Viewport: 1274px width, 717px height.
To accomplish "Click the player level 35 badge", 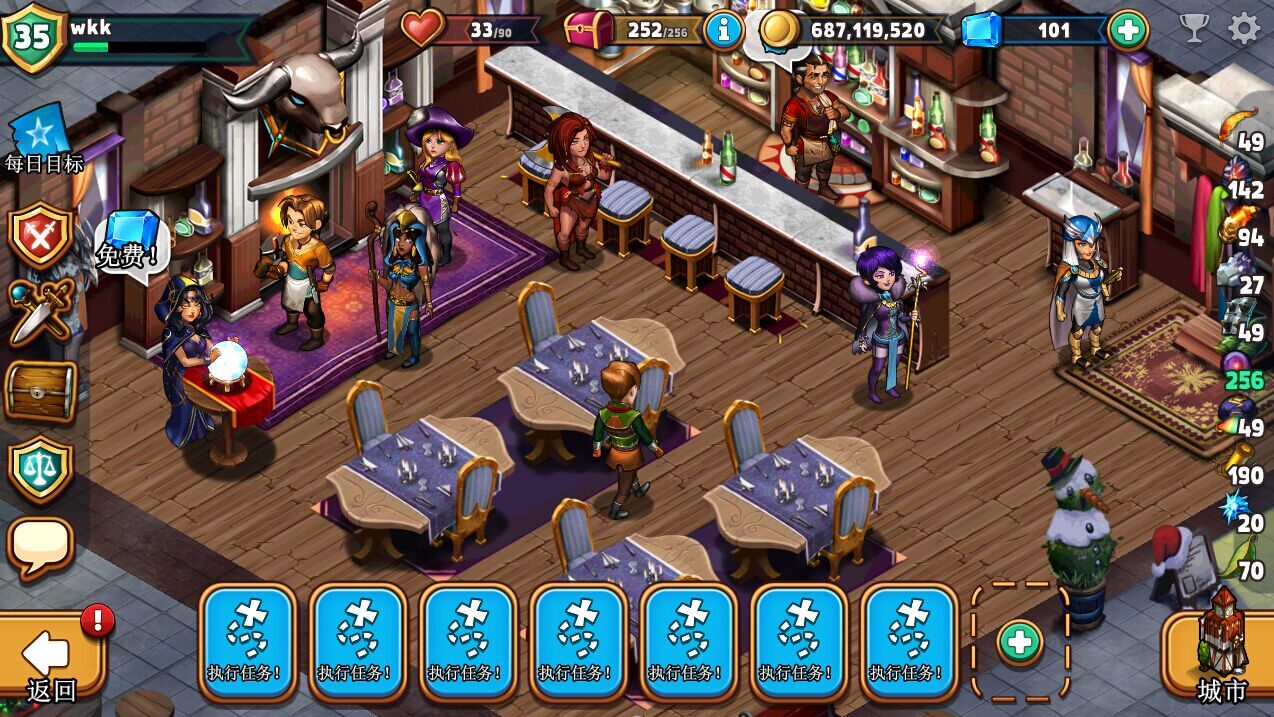I will click(x=33, y=36).
